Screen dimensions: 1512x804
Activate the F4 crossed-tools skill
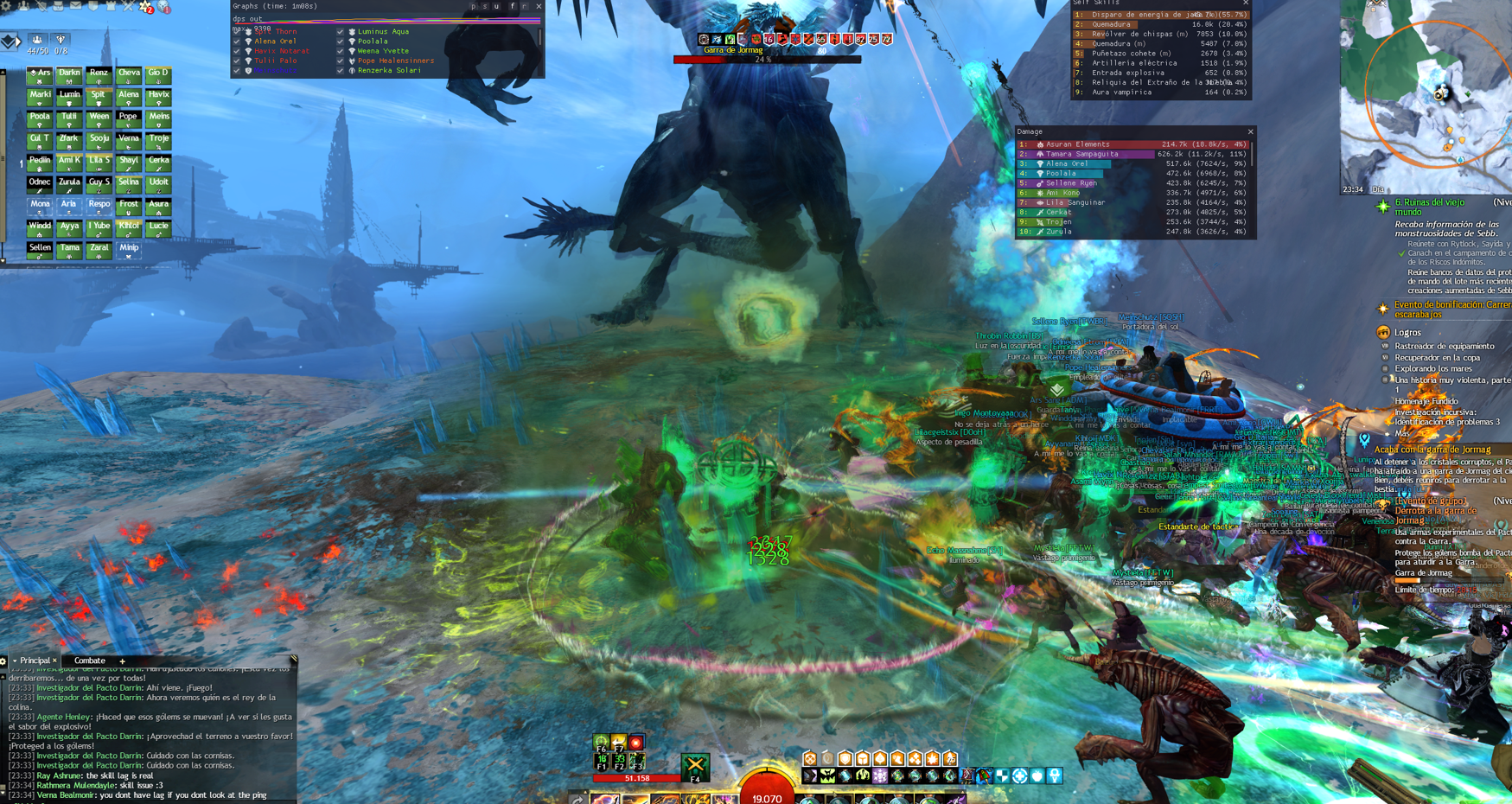pyautogui.click(x=695, y=765)
